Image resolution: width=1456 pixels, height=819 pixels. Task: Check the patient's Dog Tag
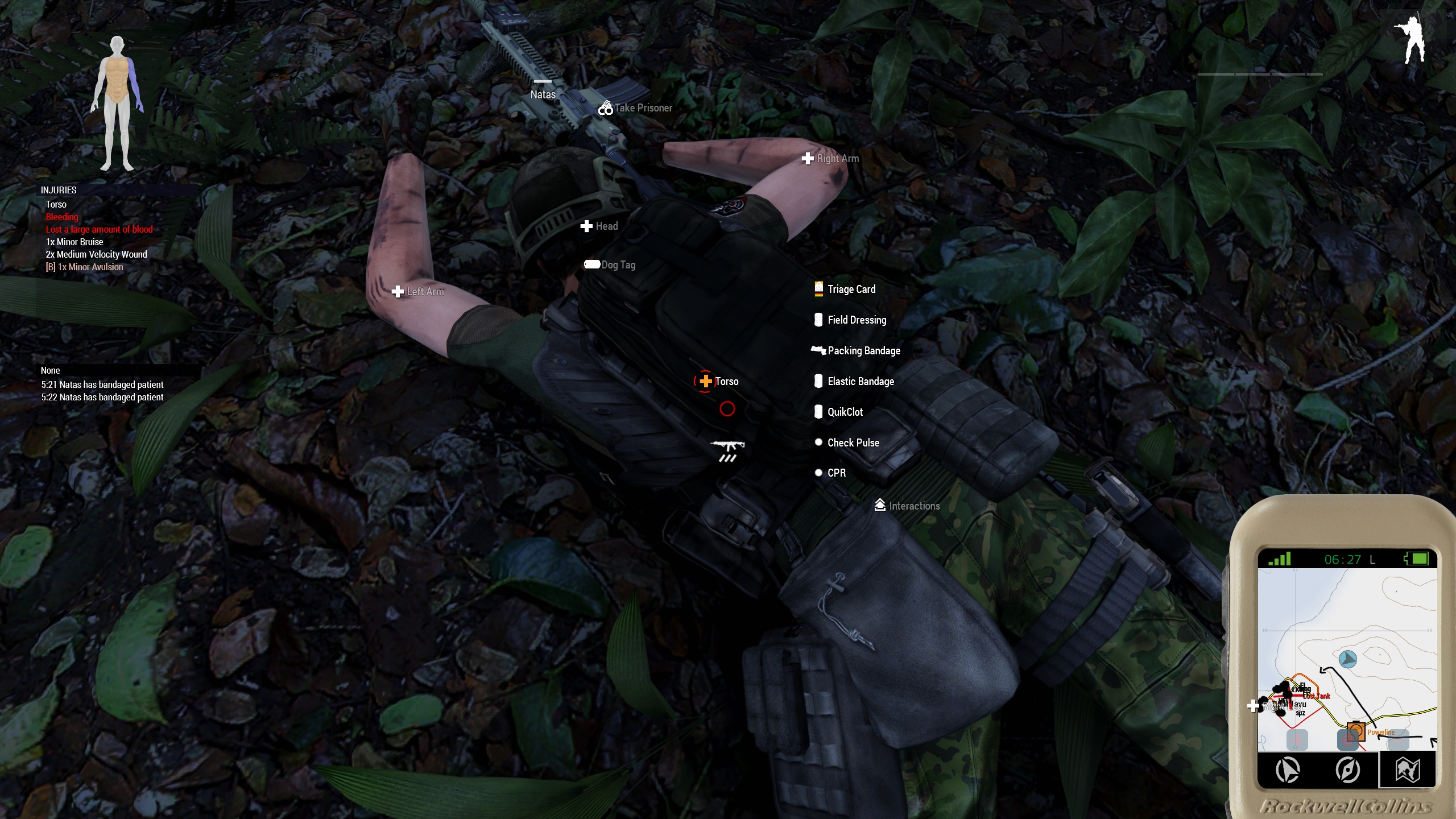click(610, 264)
